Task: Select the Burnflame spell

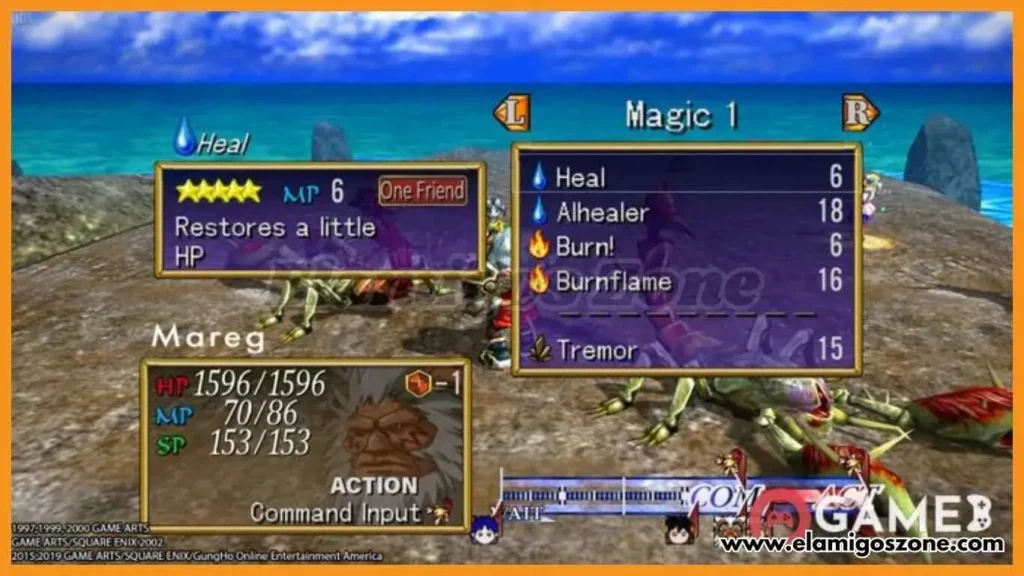Action: (614, 281)
